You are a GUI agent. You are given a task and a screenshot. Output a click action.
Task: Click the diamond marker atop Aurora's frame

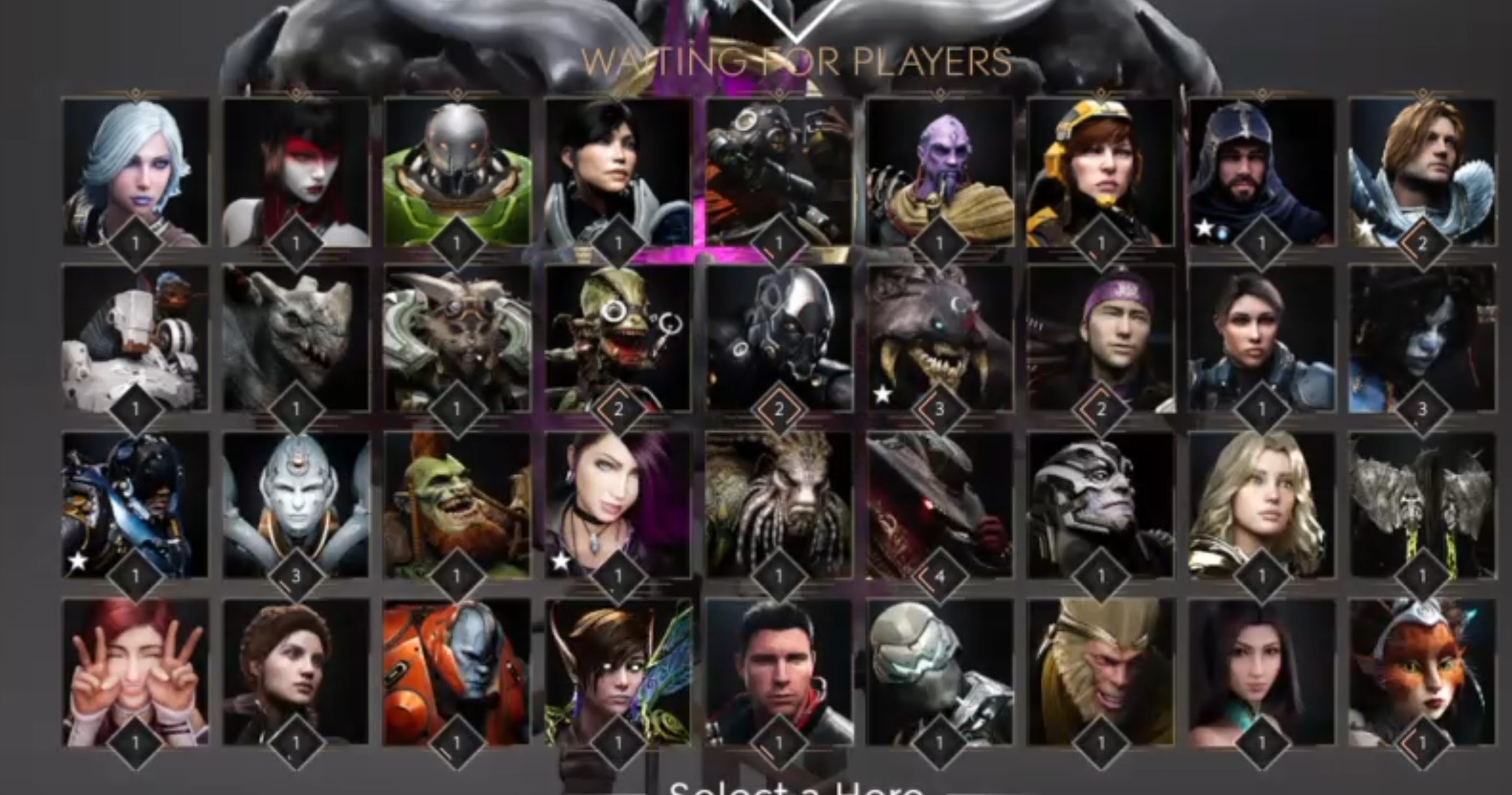134,94
